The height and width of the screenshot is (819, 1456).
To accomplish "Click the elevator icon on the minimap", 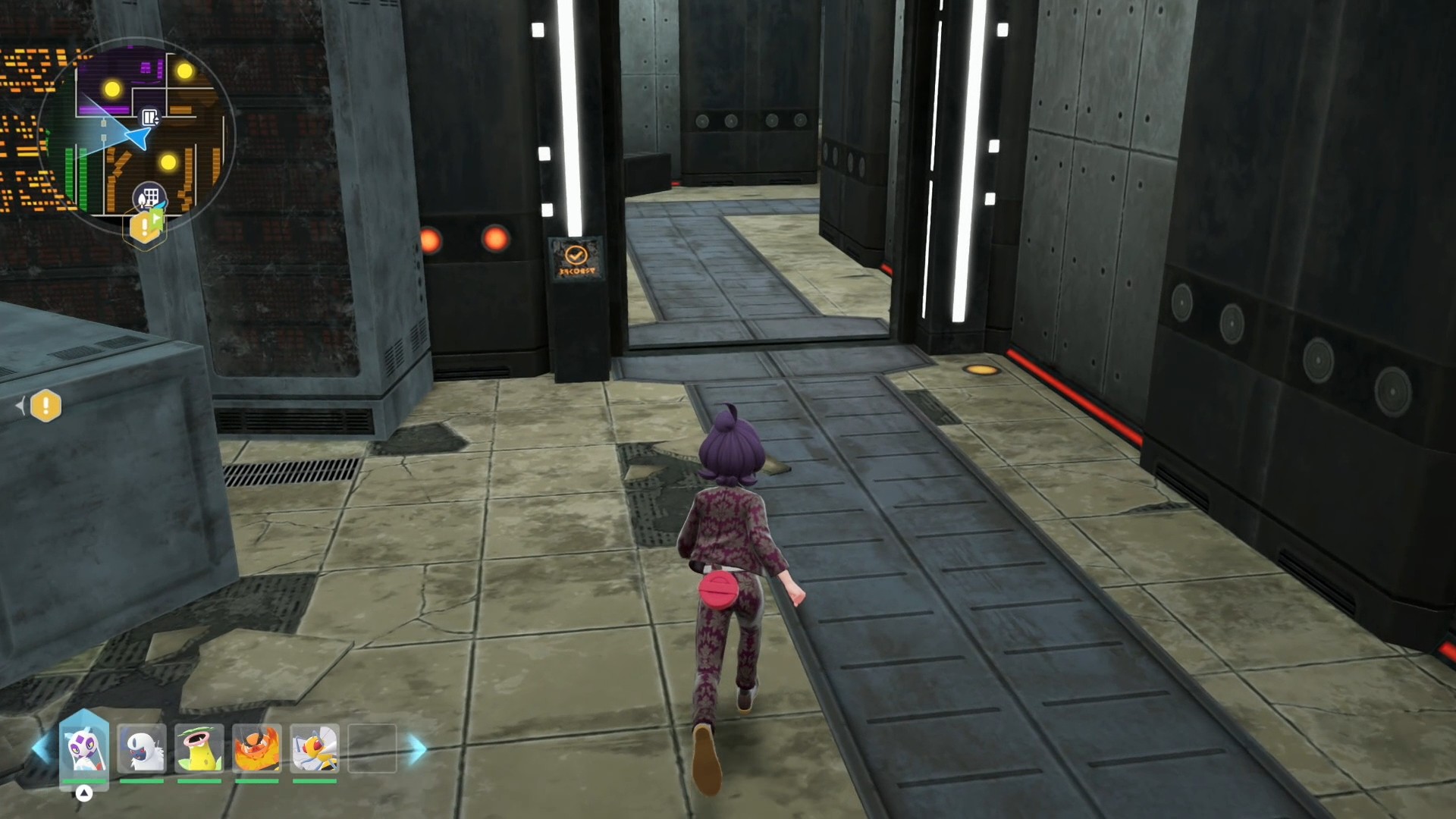I will click(150, 117).
